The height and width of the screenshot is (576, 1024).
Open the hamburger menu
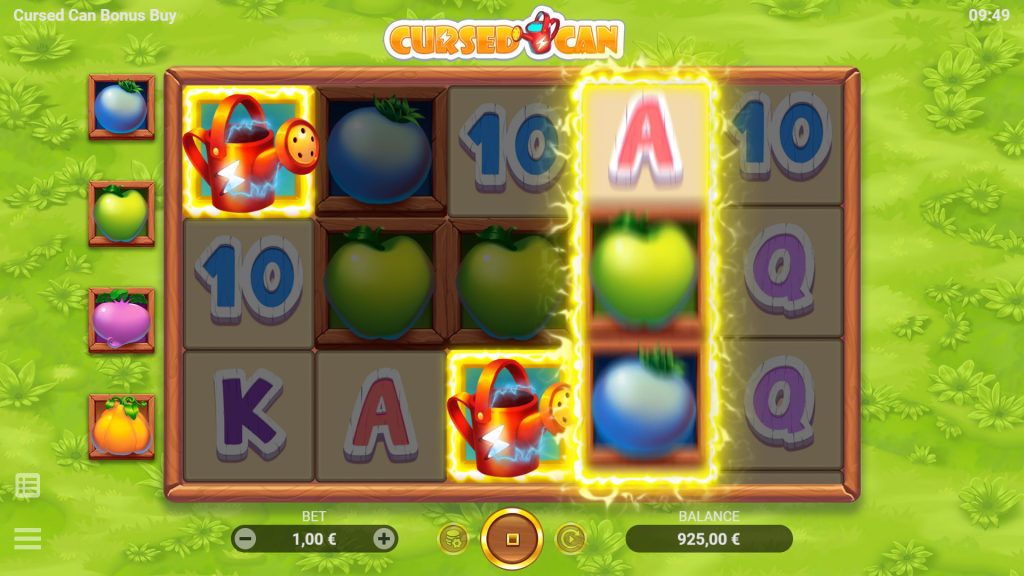(x=28, y=539)
